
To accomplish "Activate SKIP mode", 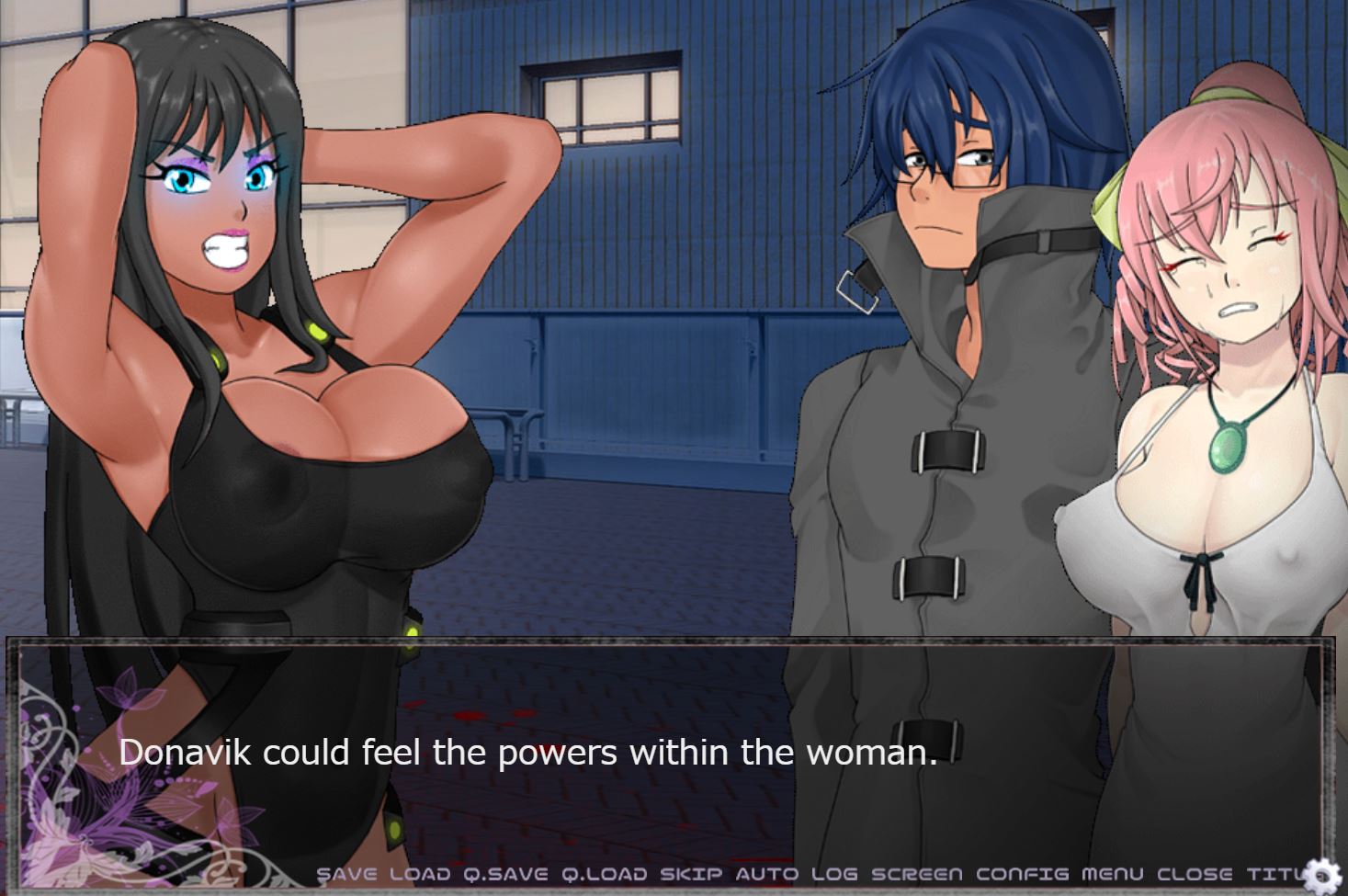I will coord(691,874).
